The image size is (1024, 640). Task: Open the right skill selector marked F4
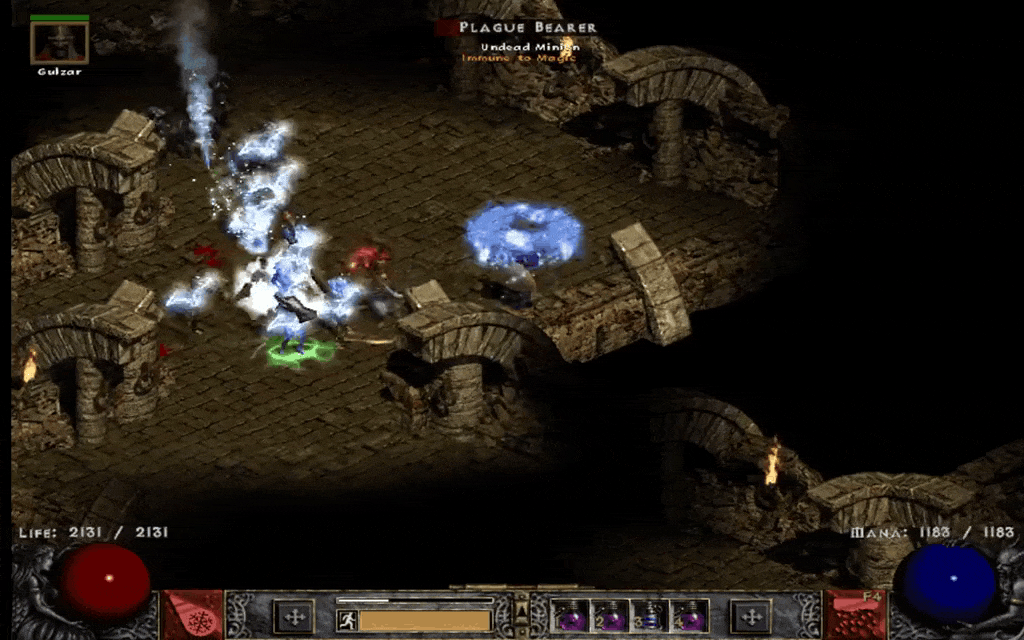pos(856,616)
